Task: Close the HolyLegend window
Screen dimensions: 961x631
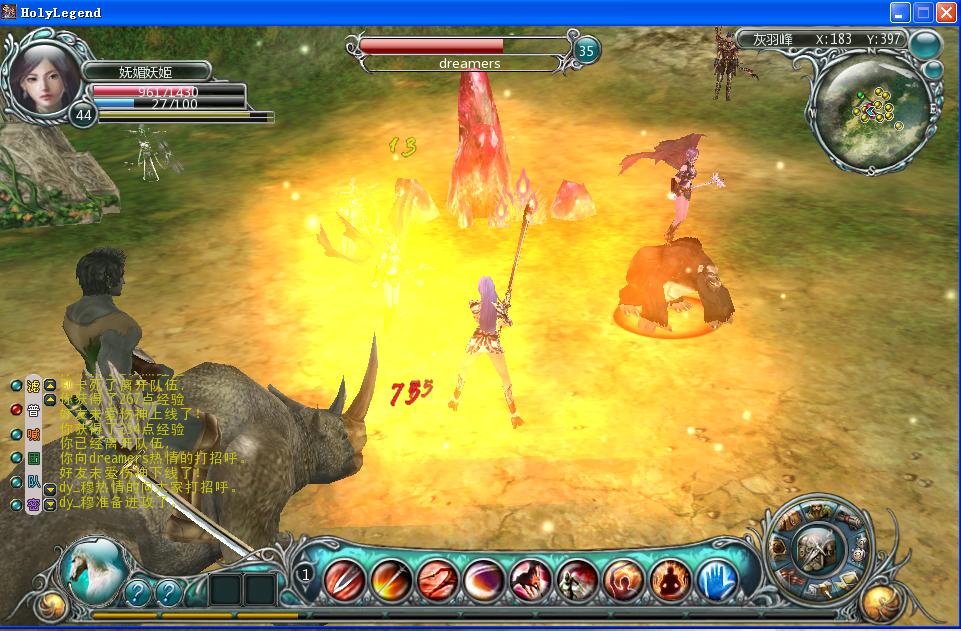Action: click(945, 13)
